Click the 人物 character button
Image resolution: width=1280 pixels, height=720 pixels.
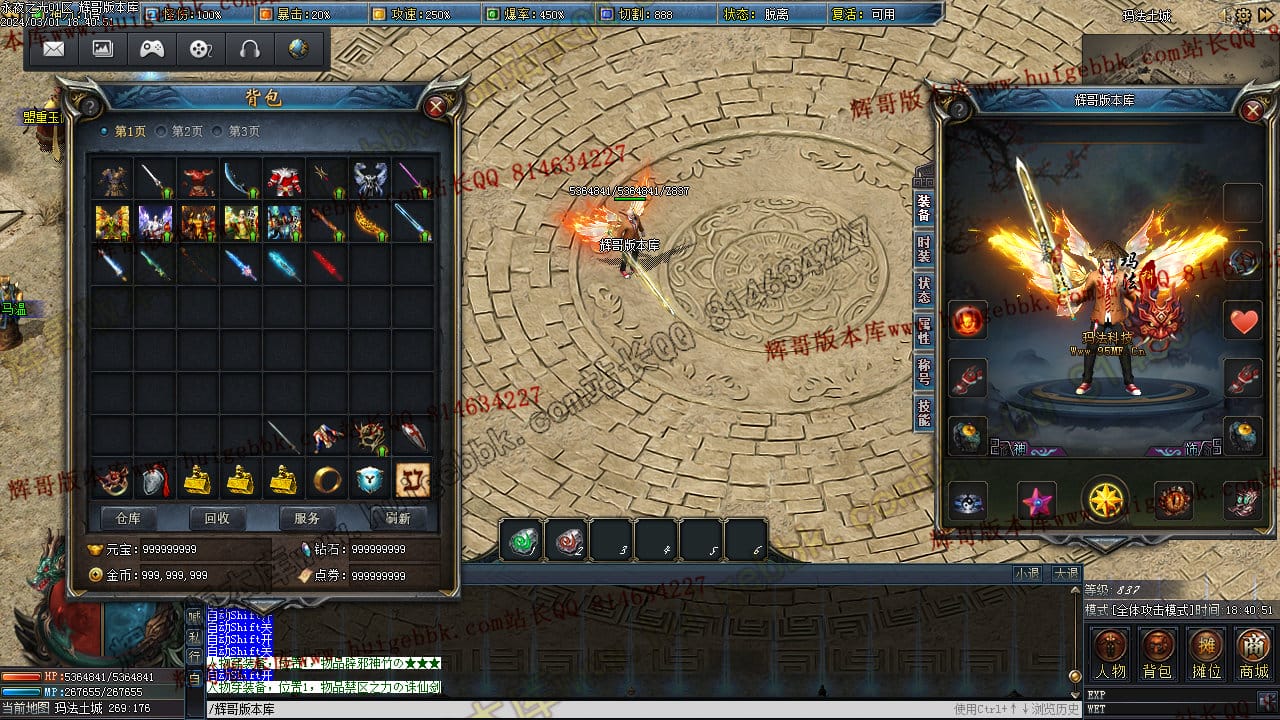(x=1110, y=655)
